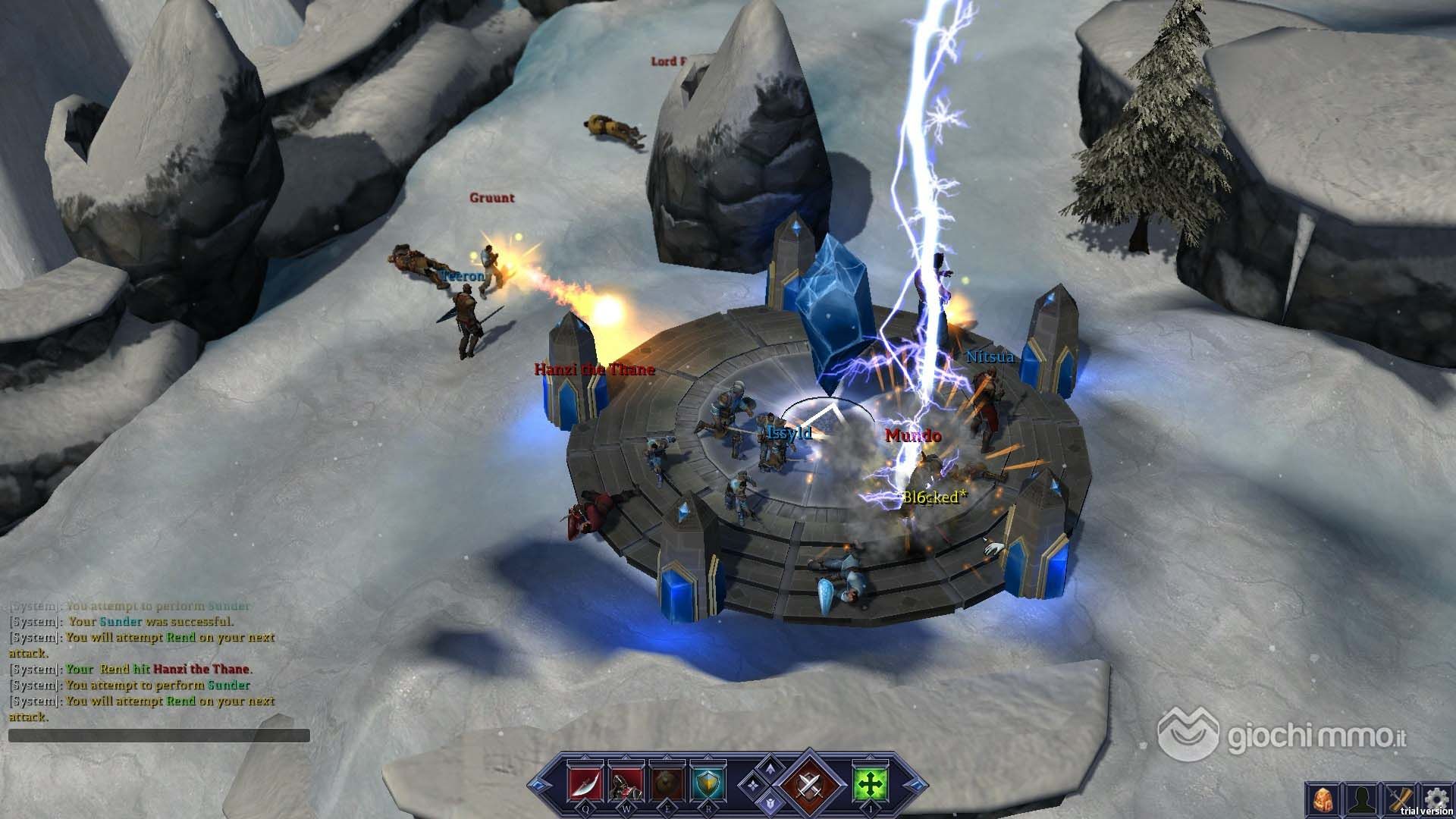The height and width of the screenshot is (819, 1456).
Task: Open the inventory bag
Action: (x=1323, y=799)
